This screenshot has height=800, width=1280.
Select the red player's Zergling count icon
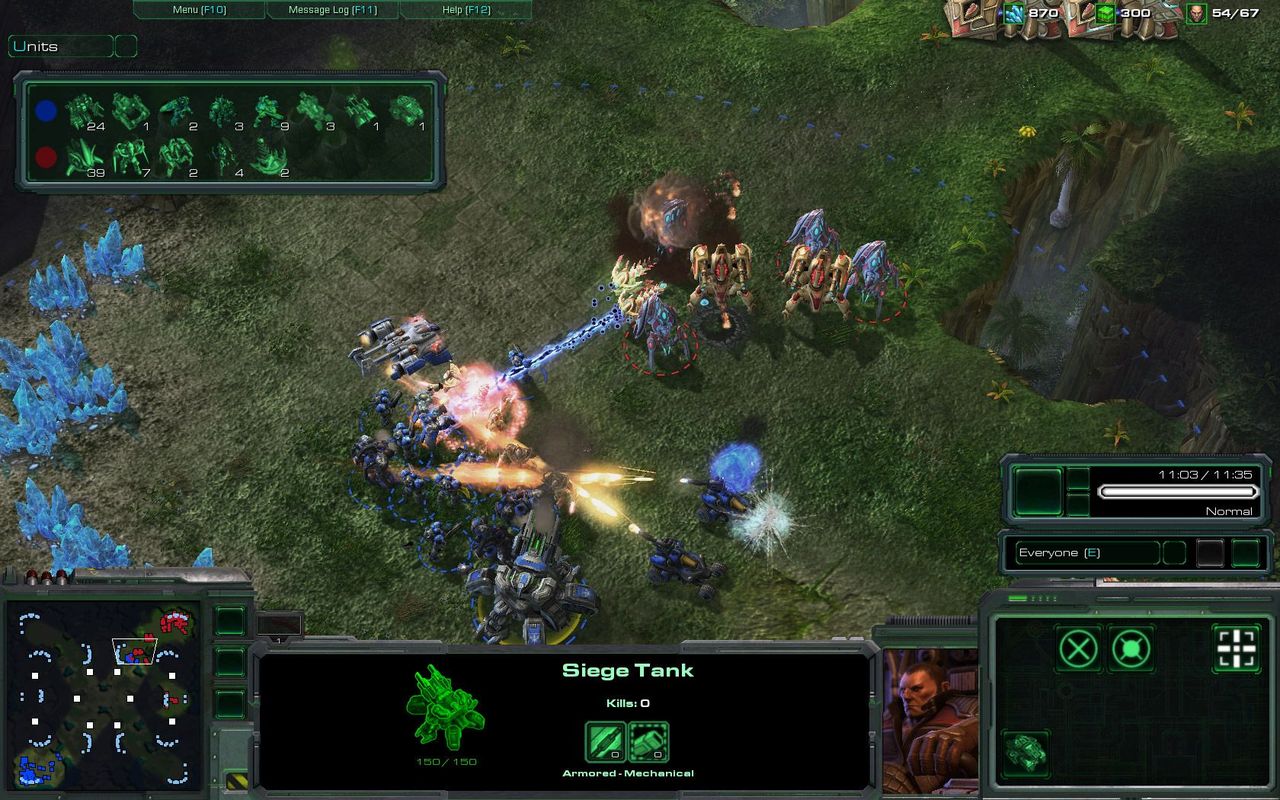point(84,157)
